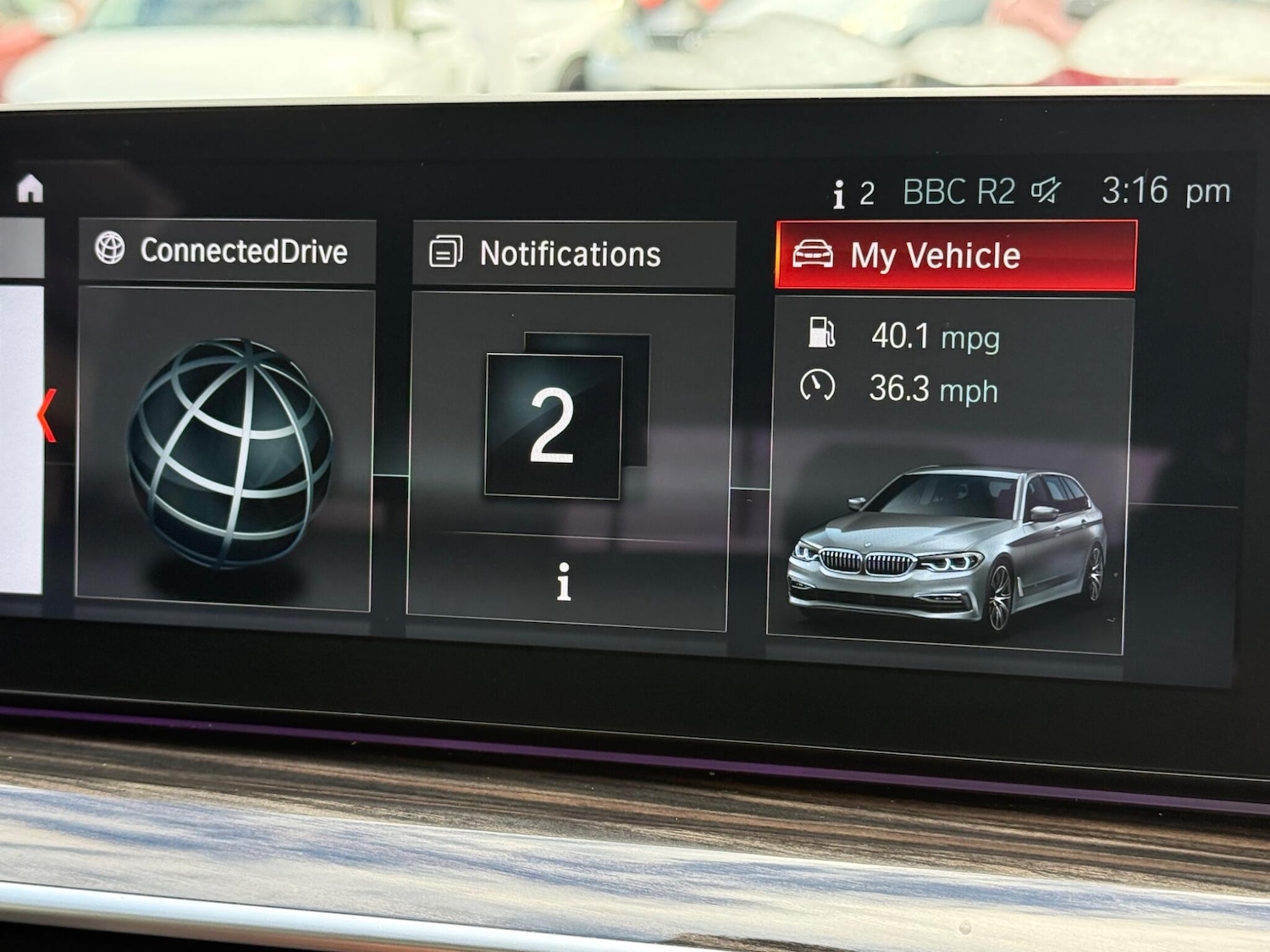Click the info icon next to 2 in the status bar
The height and width of the screenshot is (952, 1270).
(839, 191)
